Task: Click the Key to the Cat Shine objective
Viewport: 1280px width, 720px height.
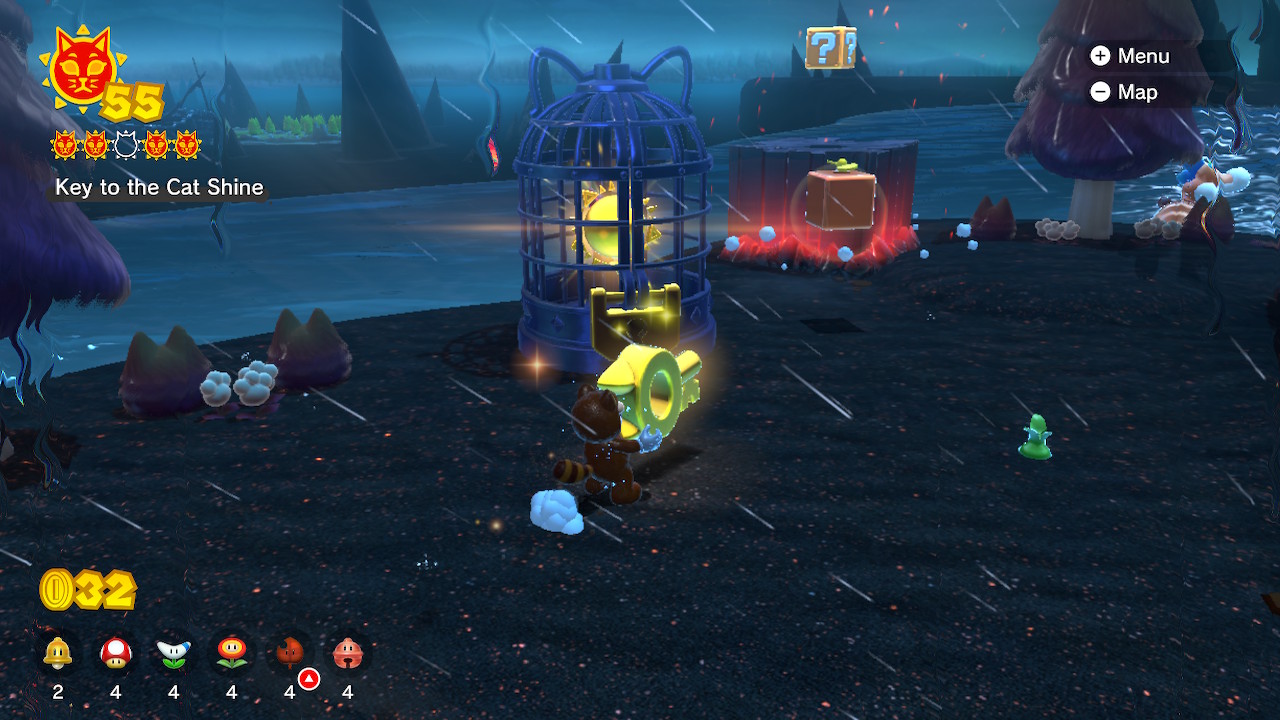Action: pyautogui.click(x=159, y=187)
